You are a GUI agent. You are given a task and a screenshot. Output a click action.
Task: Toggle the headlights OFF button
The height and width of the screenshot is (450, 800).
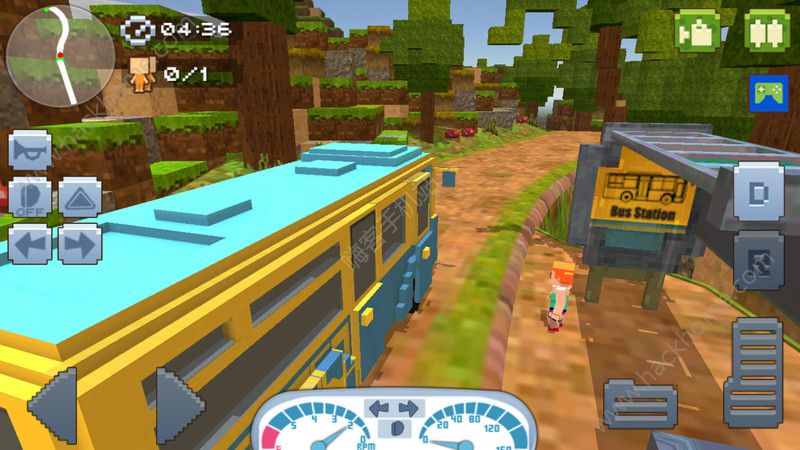click(30, 197)
